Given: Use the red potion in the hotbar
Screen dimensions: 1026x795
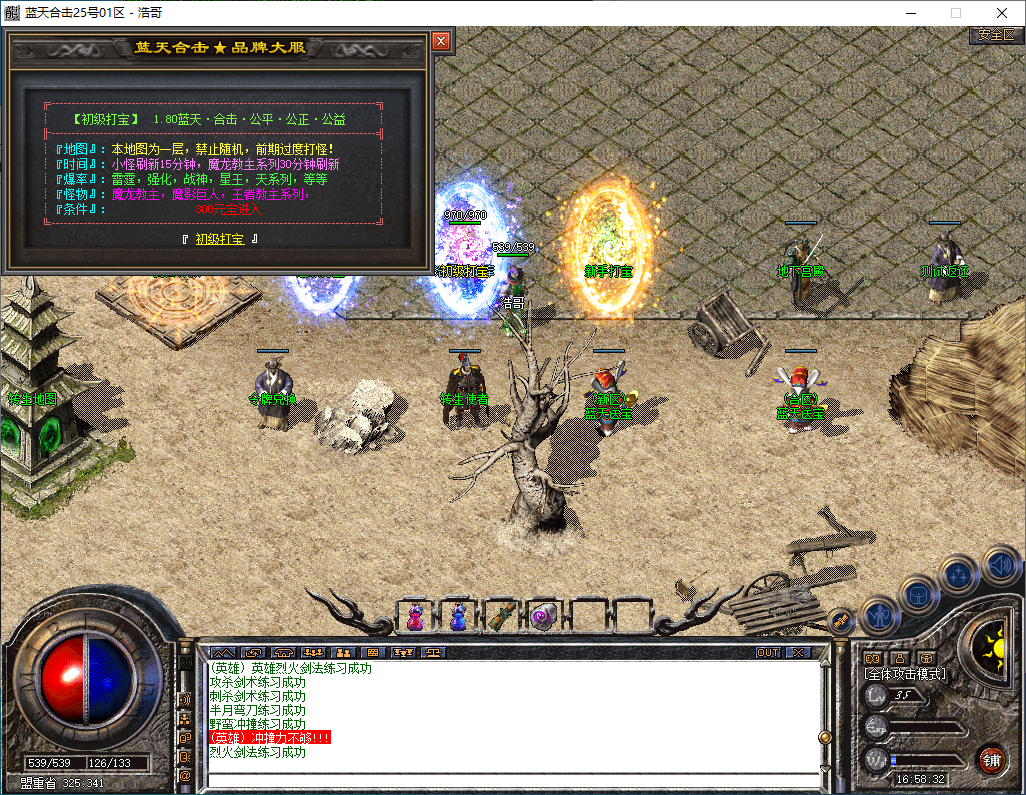Looking at the screenshot, I should pyautogui.click(x=415, y=617).
